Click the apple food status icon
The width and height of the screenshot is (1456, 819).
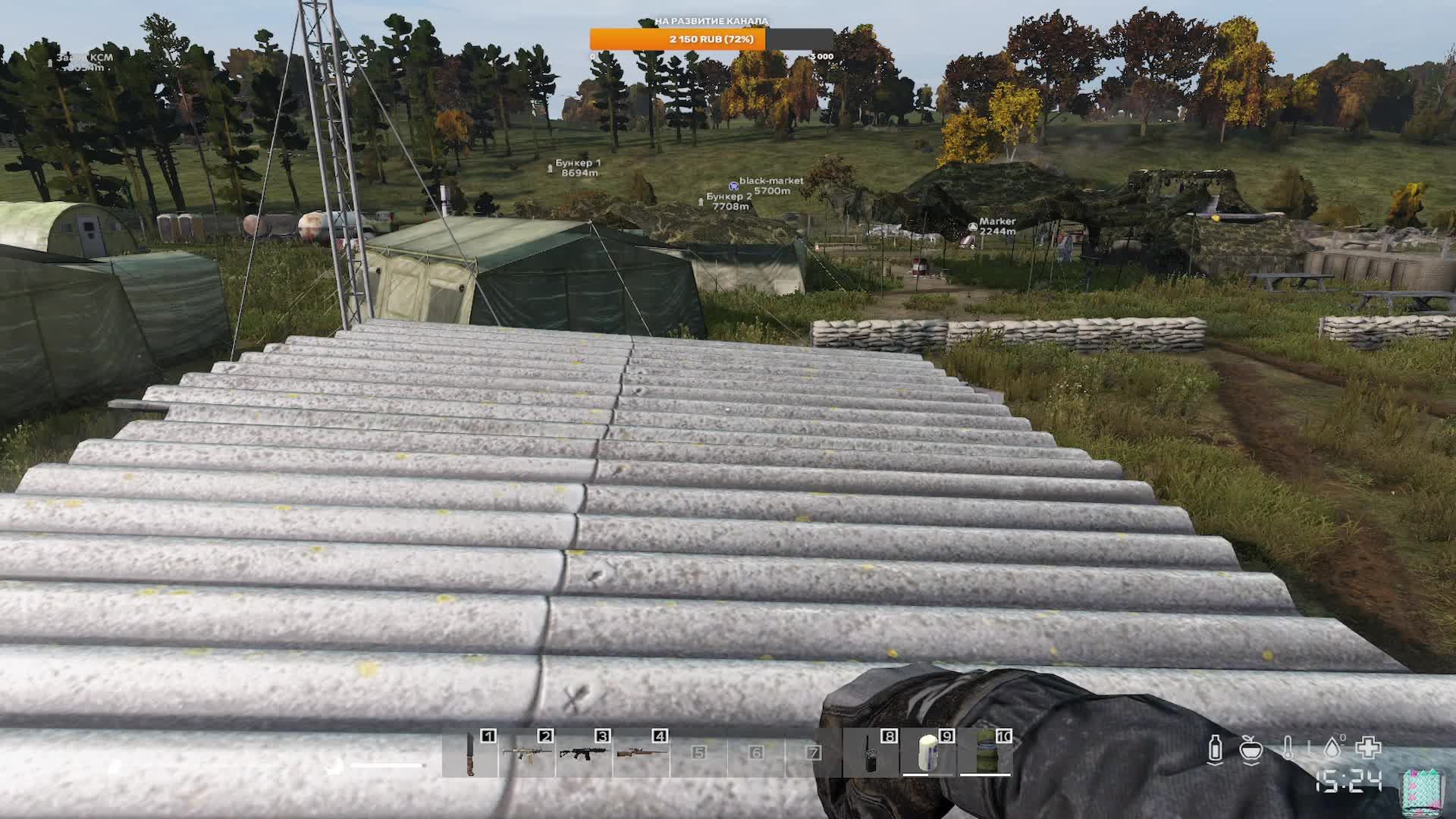point(1250,749)
